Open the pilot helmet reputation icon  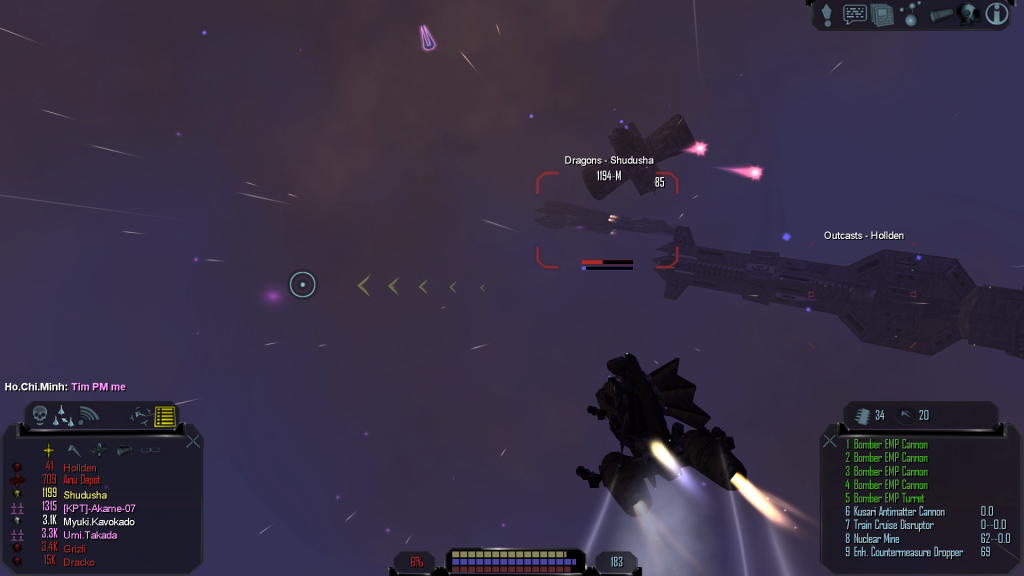coord(967,14)
